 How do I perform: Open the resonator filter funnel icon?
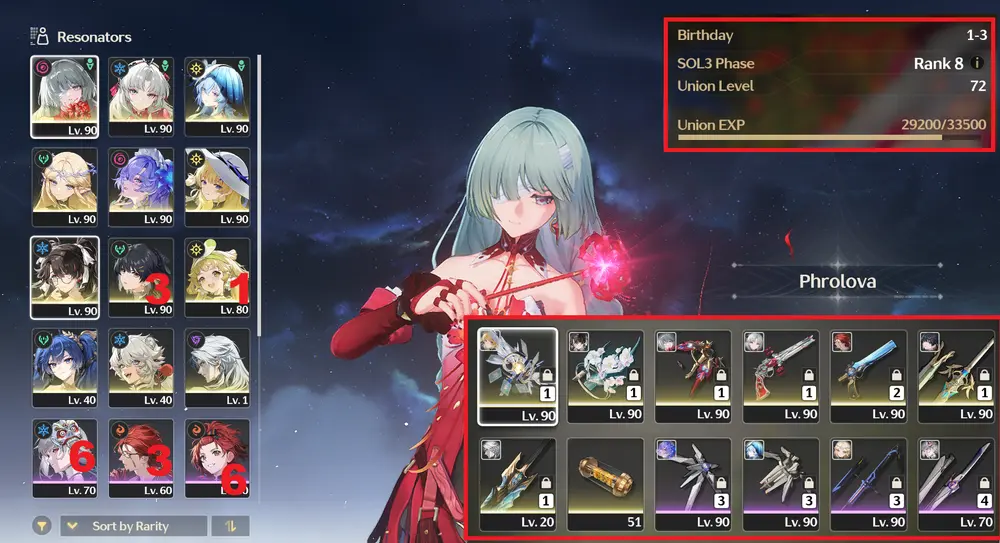pyautogui.click(x=42, y=526)
